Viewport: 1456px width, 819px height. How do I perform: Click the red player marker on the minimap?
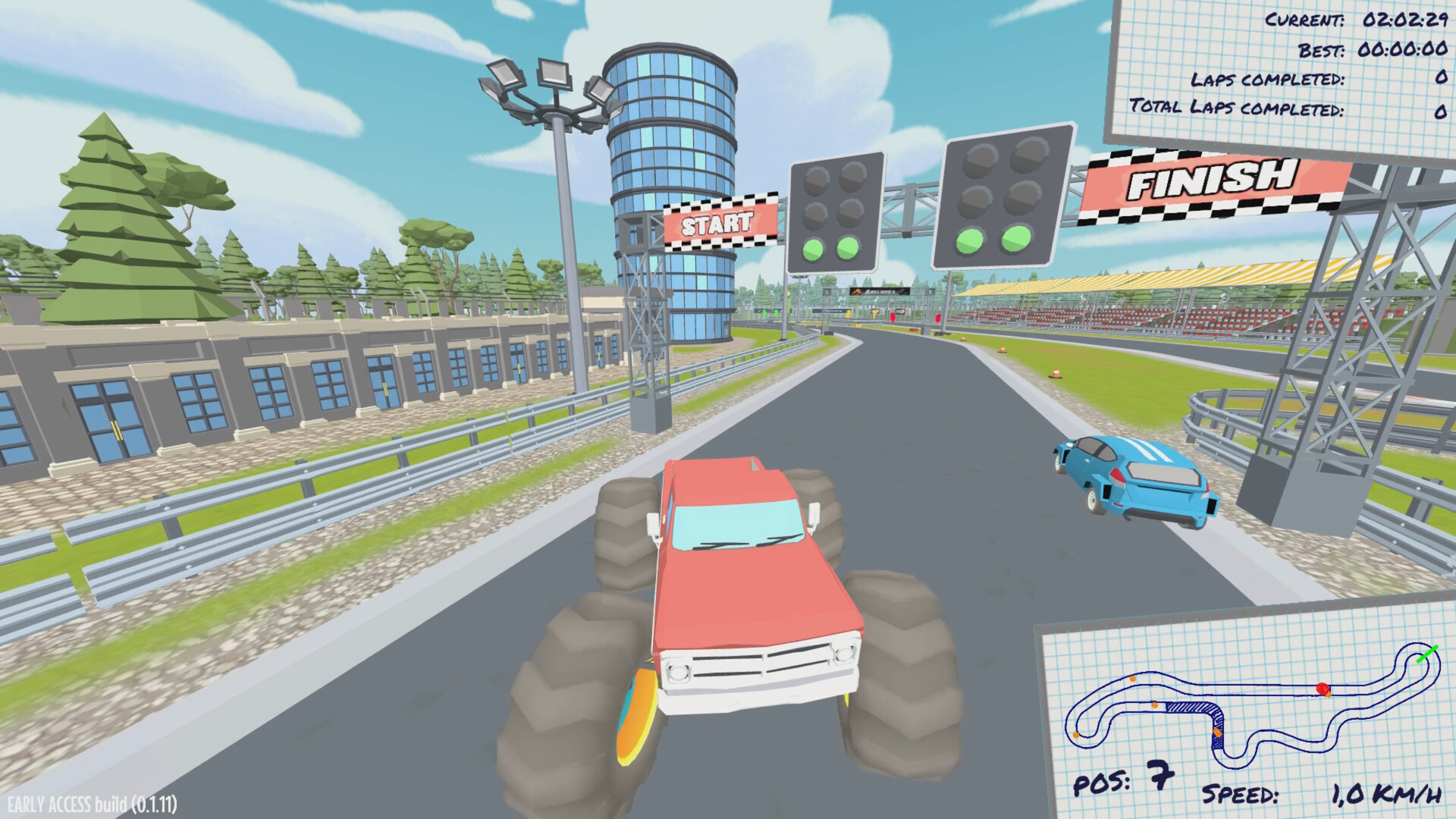[x=1322, y=688]
